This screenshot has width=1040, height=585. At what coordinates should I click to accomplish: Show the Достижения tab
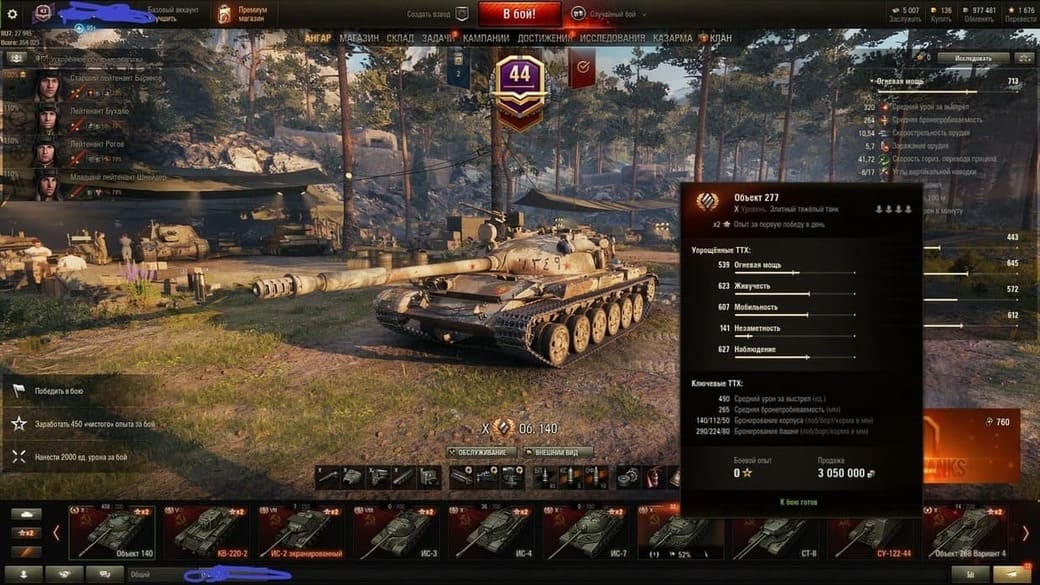pyautogui.click(x=545, y=38)
